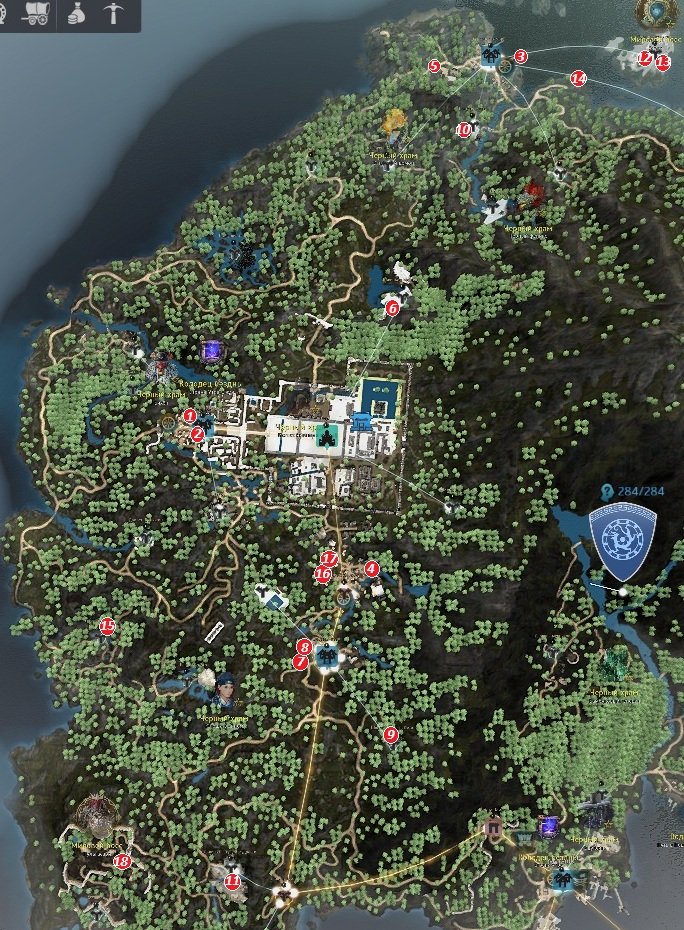Open the blue shield territory emblem
Image resolution: width=684 pixels, height=930 pixels.
(621, 541)
